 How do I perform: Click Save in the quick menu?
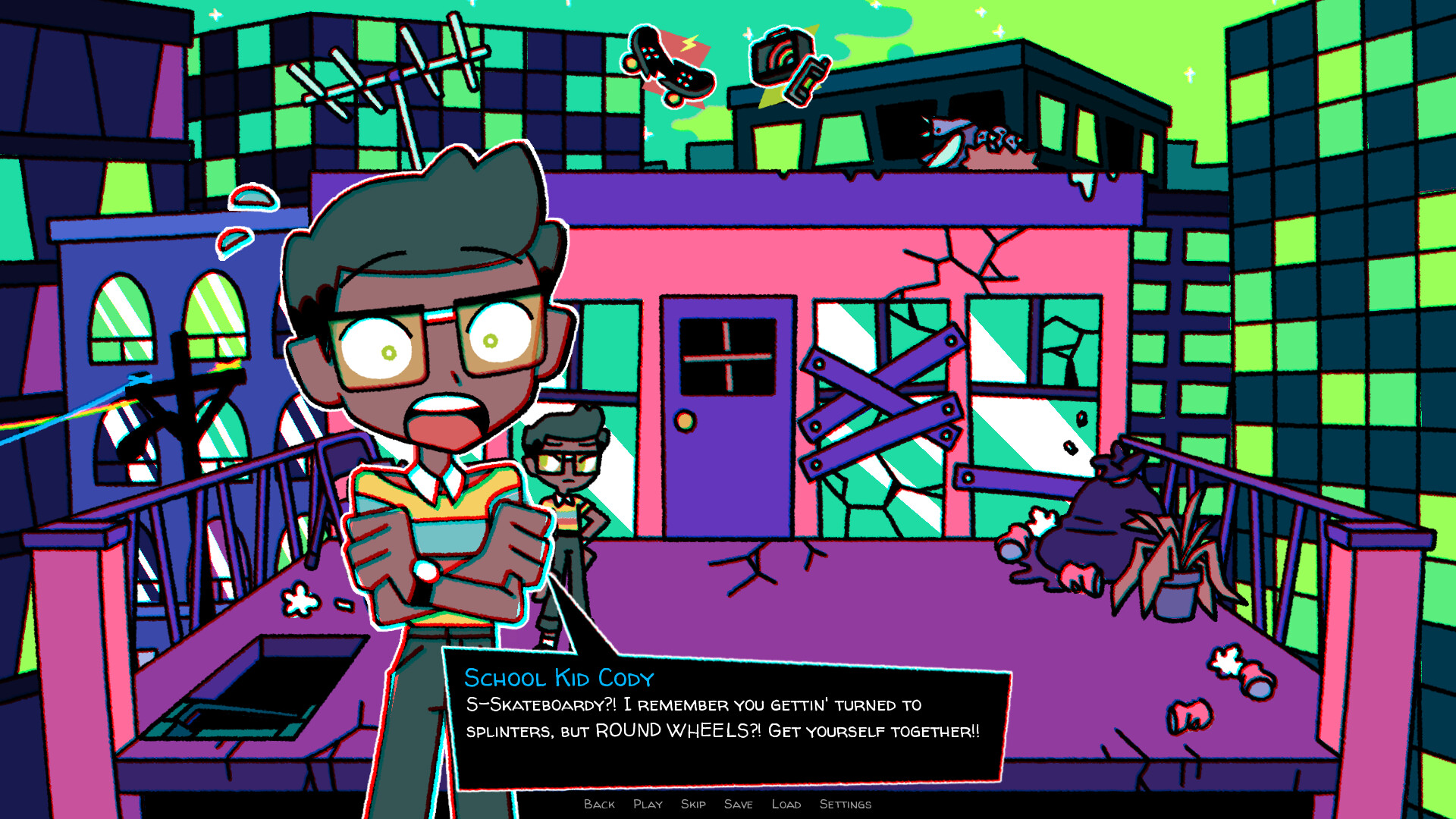click(x=738, y=805)
